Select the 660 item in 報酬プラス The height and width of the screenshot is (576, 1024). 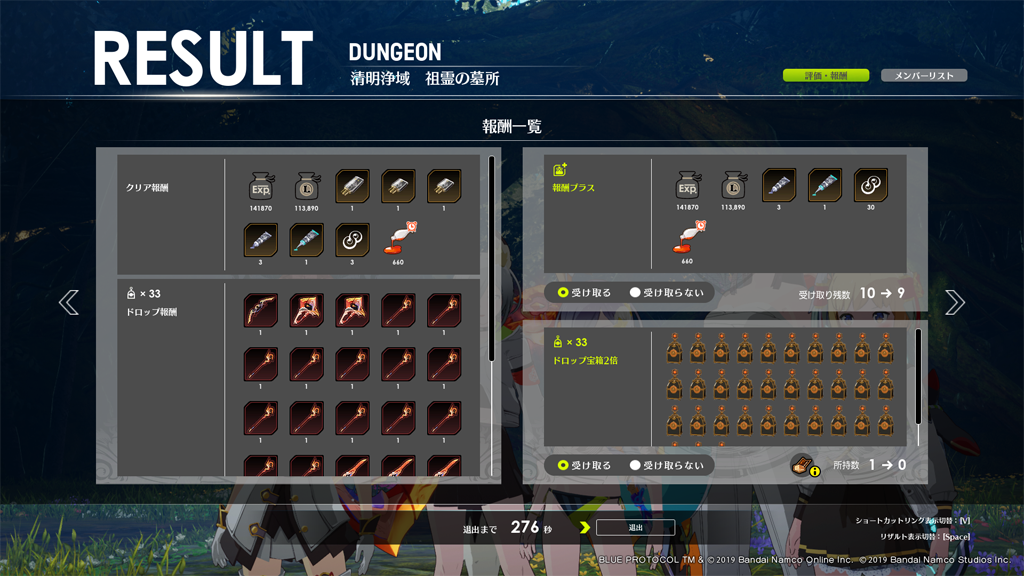[x=687, y=240]
